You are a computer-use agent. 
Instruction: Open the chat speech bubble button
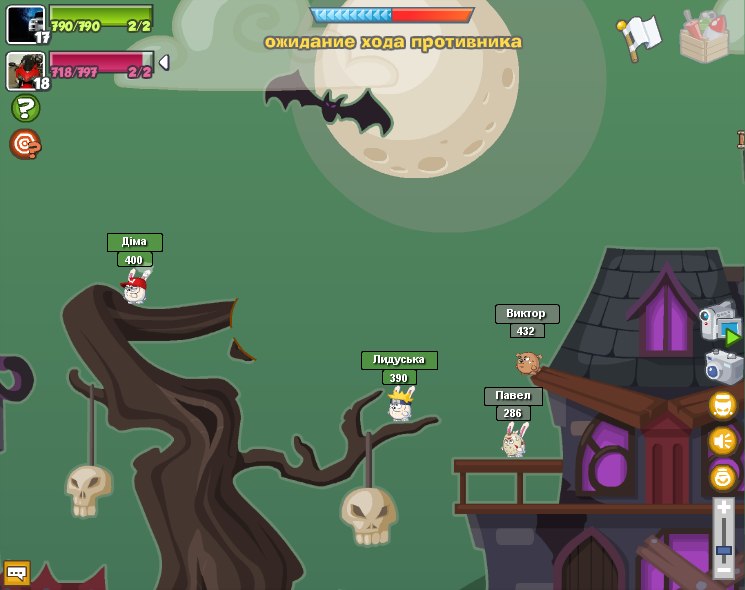16,573
